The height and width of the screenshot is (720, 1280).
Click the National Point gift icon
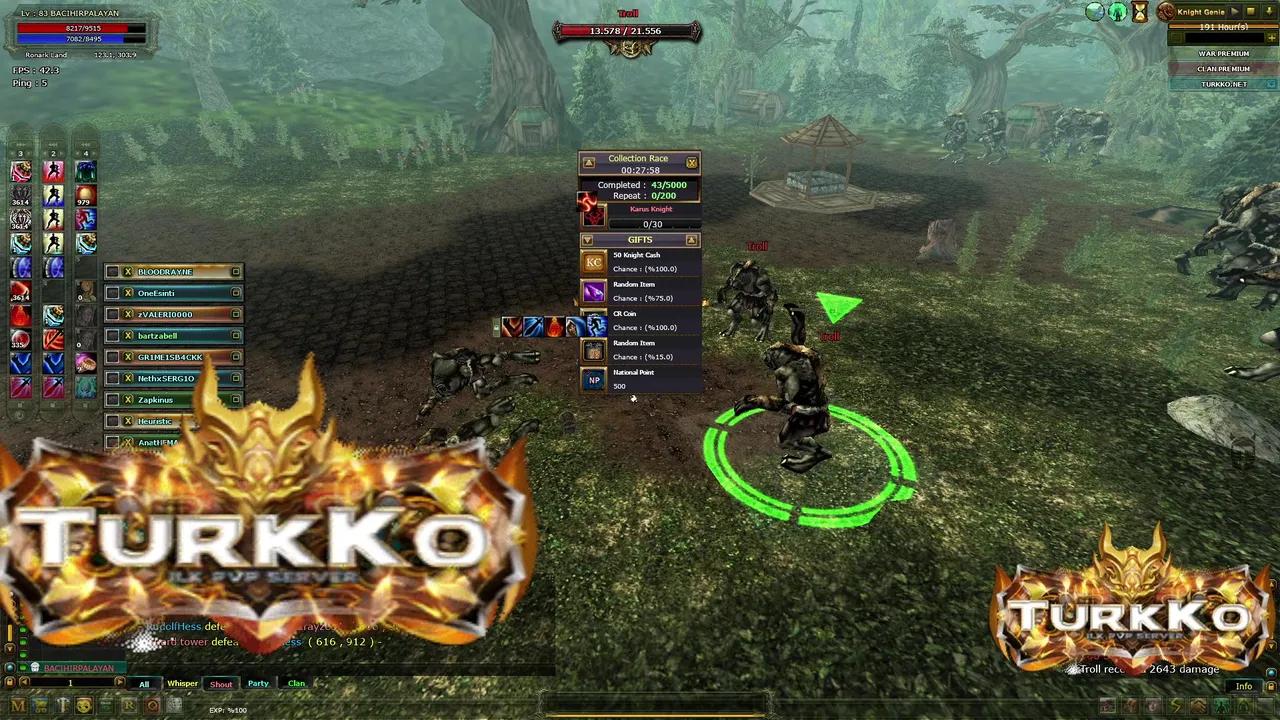click(594, 379)
